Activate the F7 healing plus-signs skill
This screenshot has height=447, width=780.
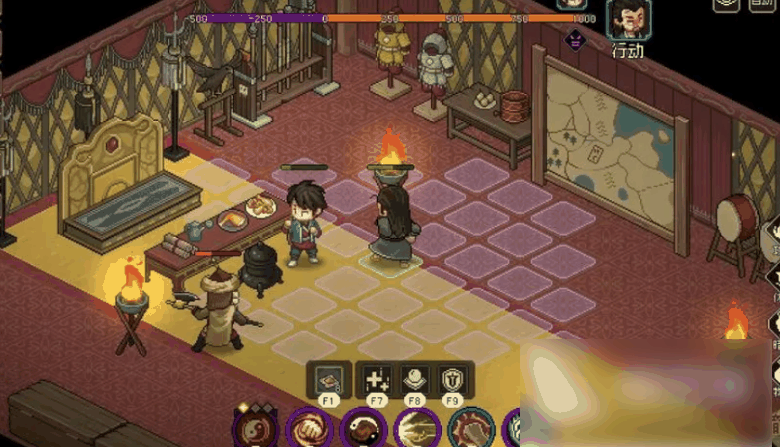click(376, 379)
